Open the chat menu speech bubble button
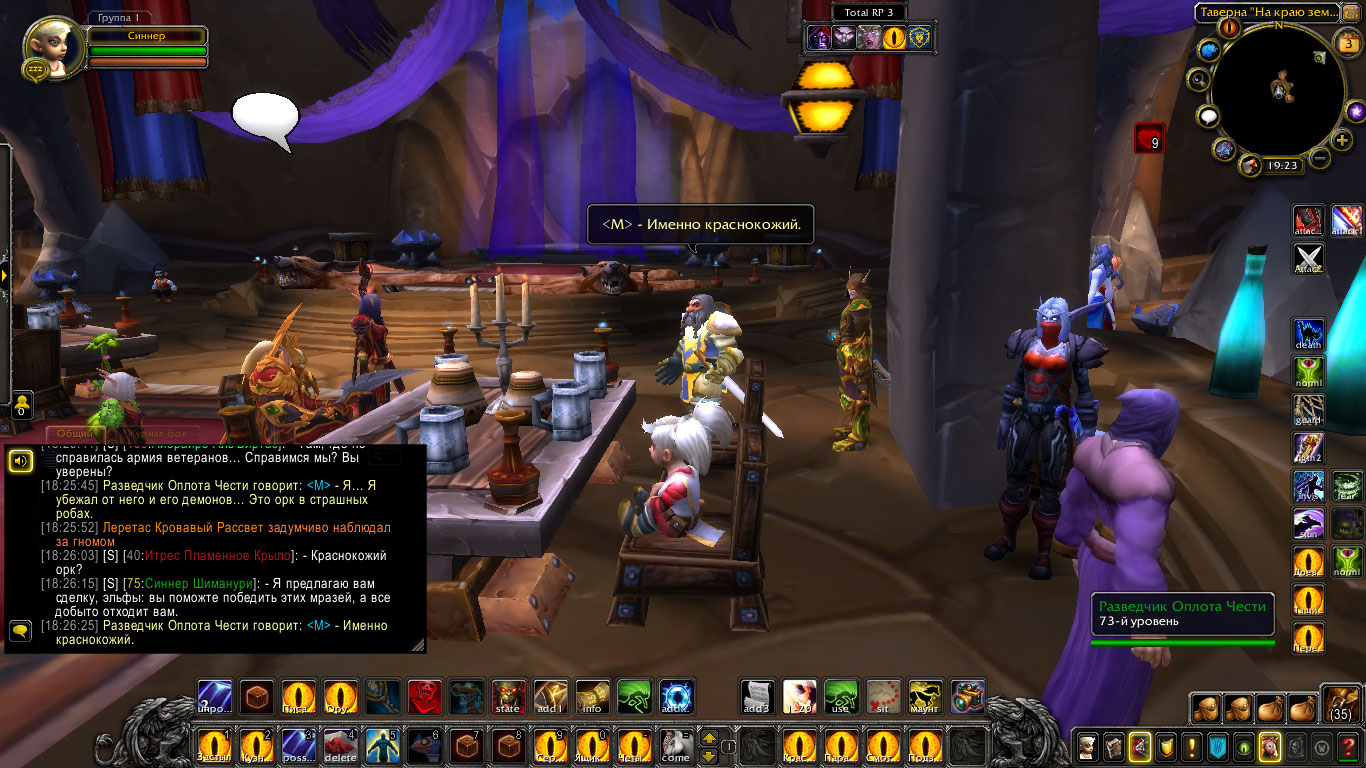 [x=19, y=631]
